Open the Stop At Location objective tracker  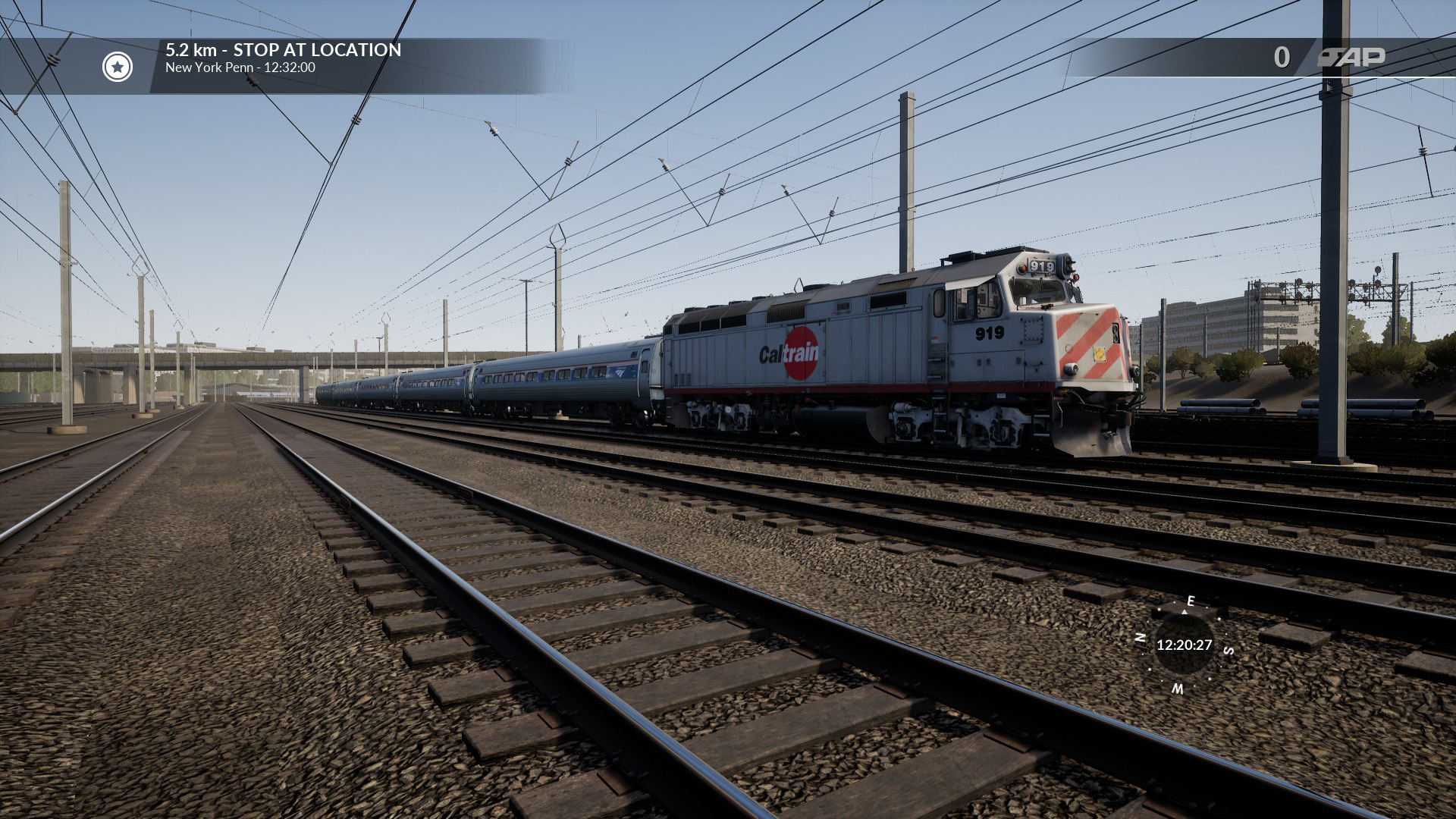283,58
